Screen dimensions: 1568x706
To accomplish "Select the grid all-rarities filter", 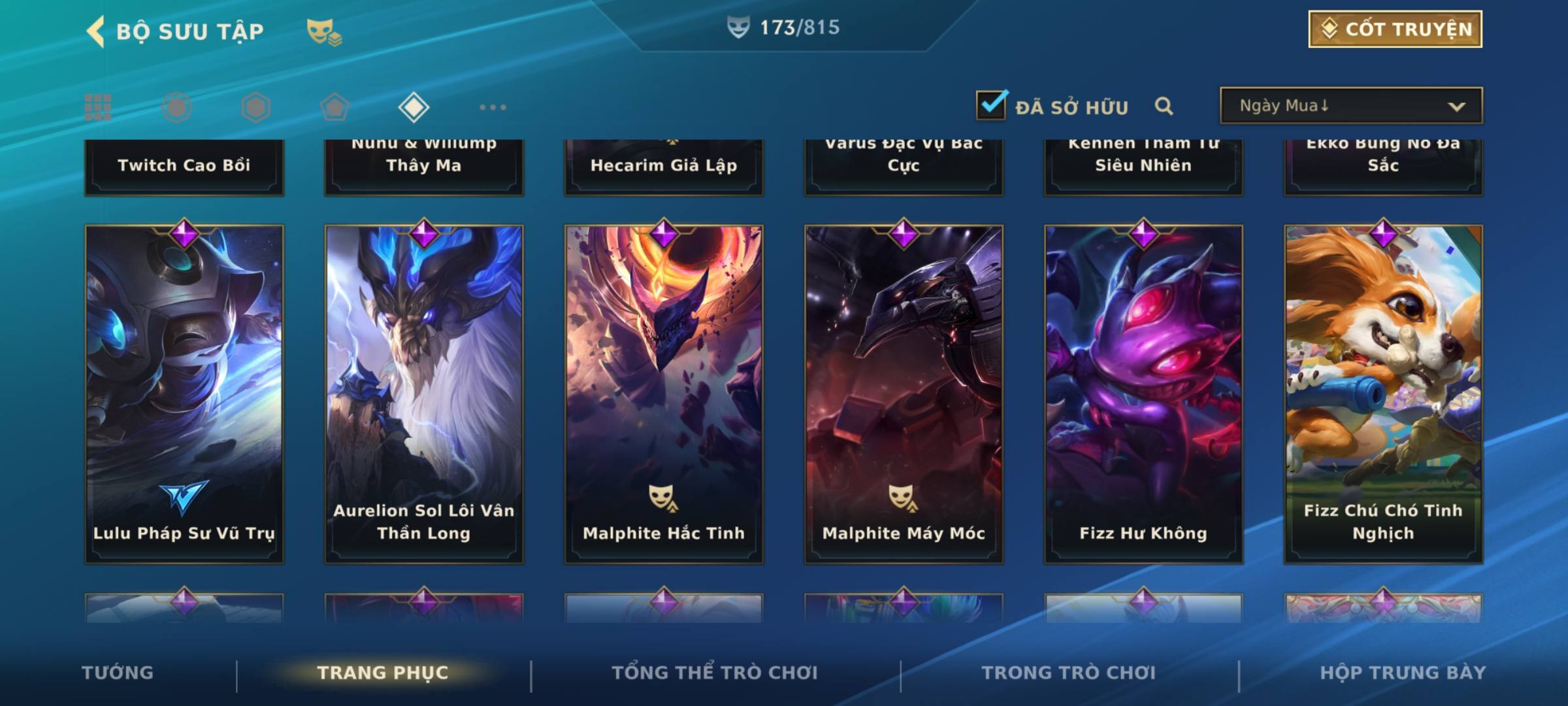I will pyautogui.click(x=98, y=107).
